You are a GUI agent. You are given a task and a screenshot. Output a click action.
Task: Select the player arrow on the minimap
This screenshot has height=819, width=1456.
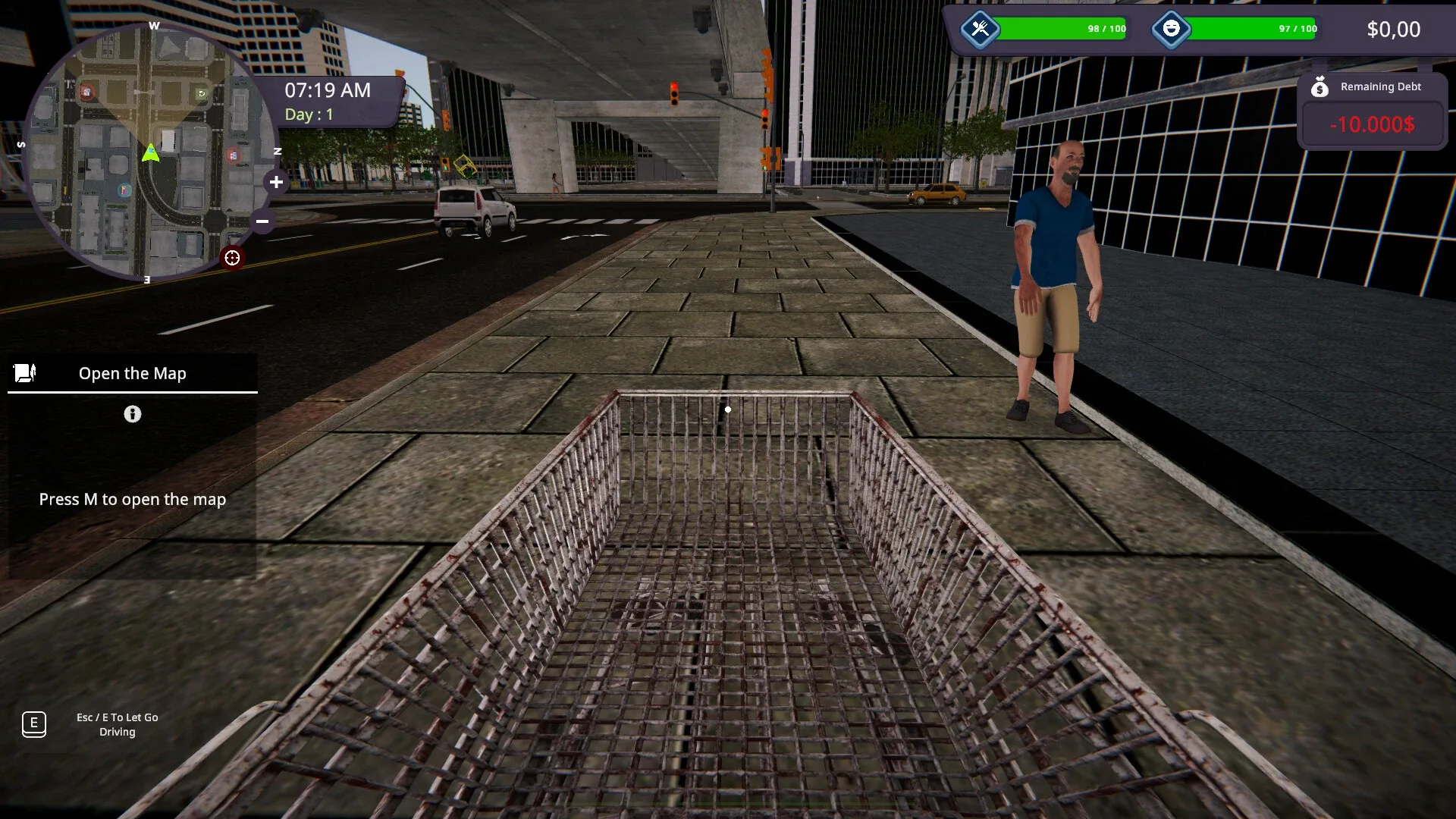point(150,152)
